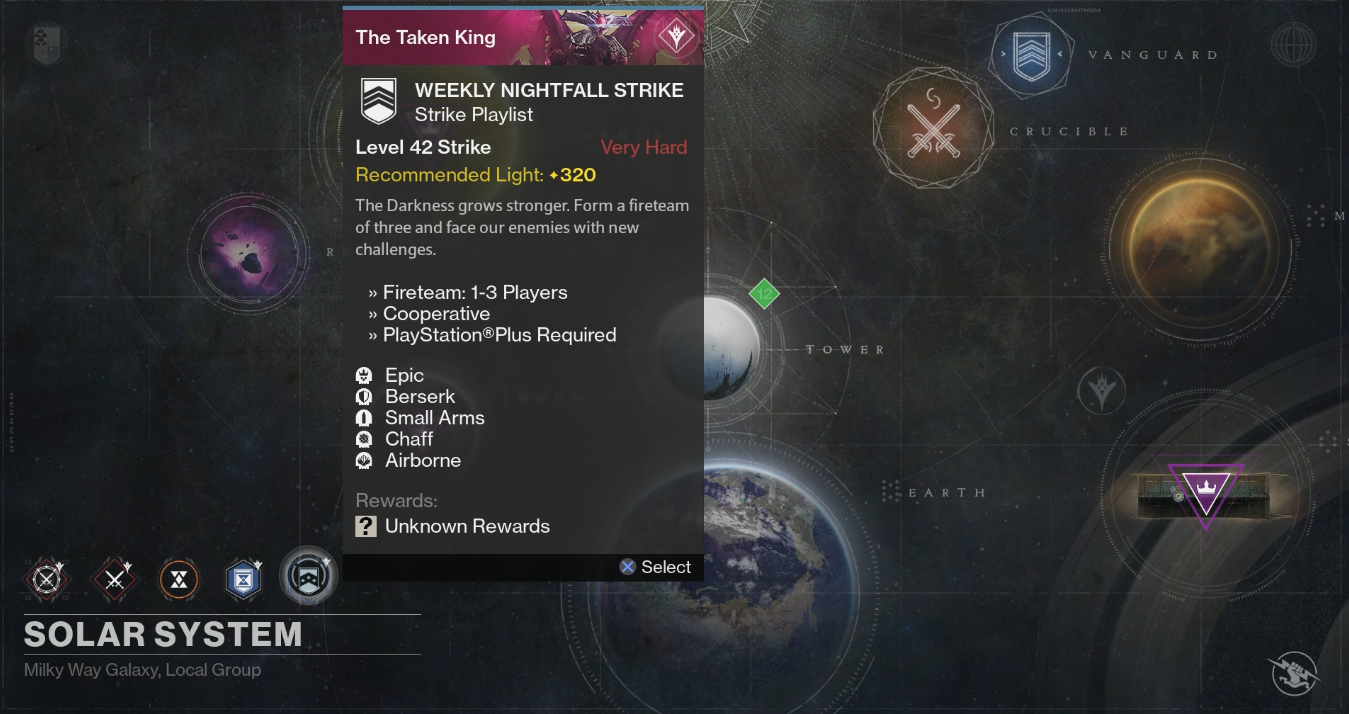The height and width of the screenshot is (714, 1349).
Task: Open the lightning fist icon
Action: point(1293,673)
